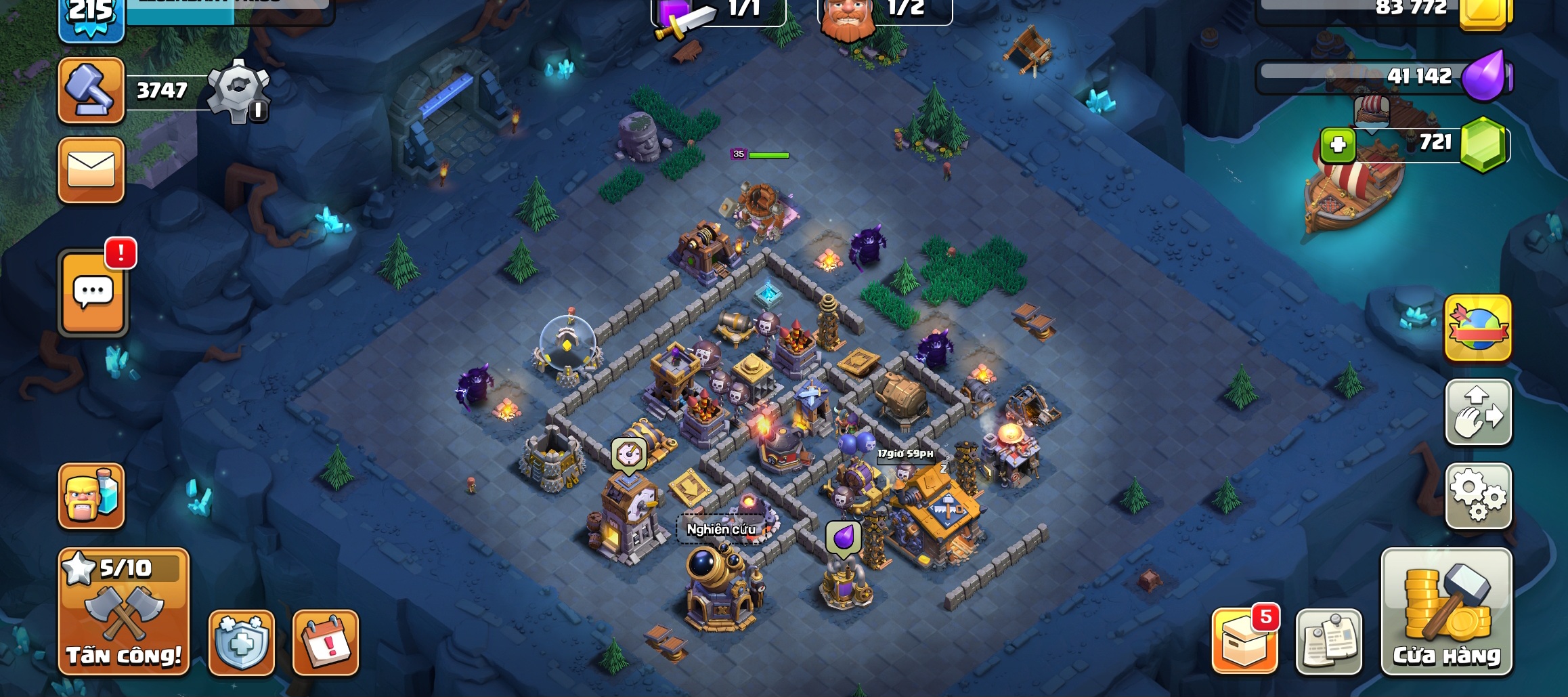Screen dimensions: 1568x697
Task: Collect the purple elixir bubble
Action: [843, 538]
